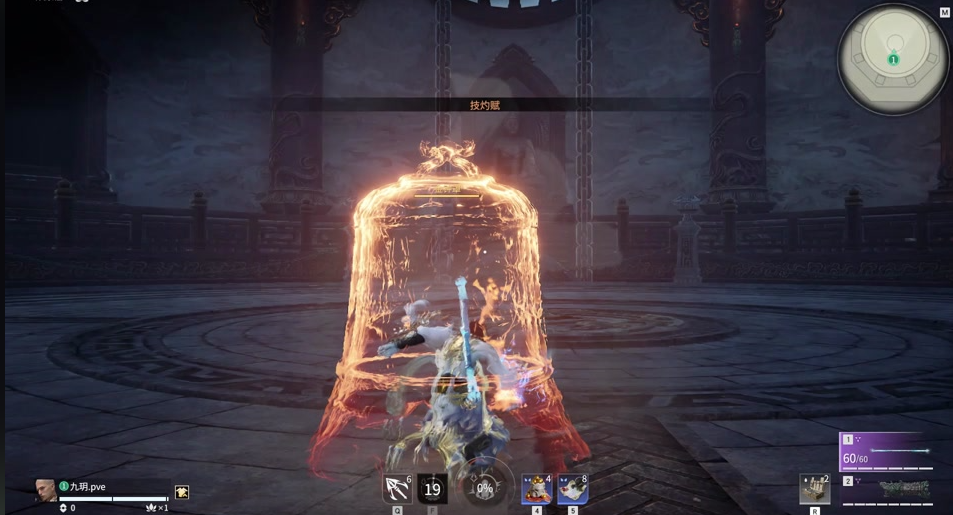The width and height of the screenshot is (953, 515).
Task: Use the consumable with count 4
Action: pos(536,489)
